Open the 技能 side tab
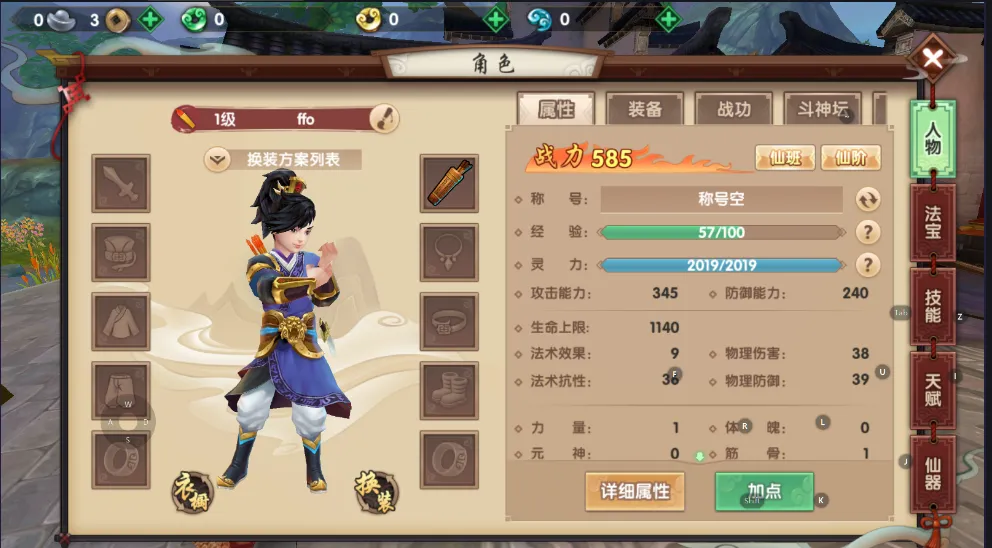Image resolution: width=992 pixels, height=548 pixels. point(932,306)
